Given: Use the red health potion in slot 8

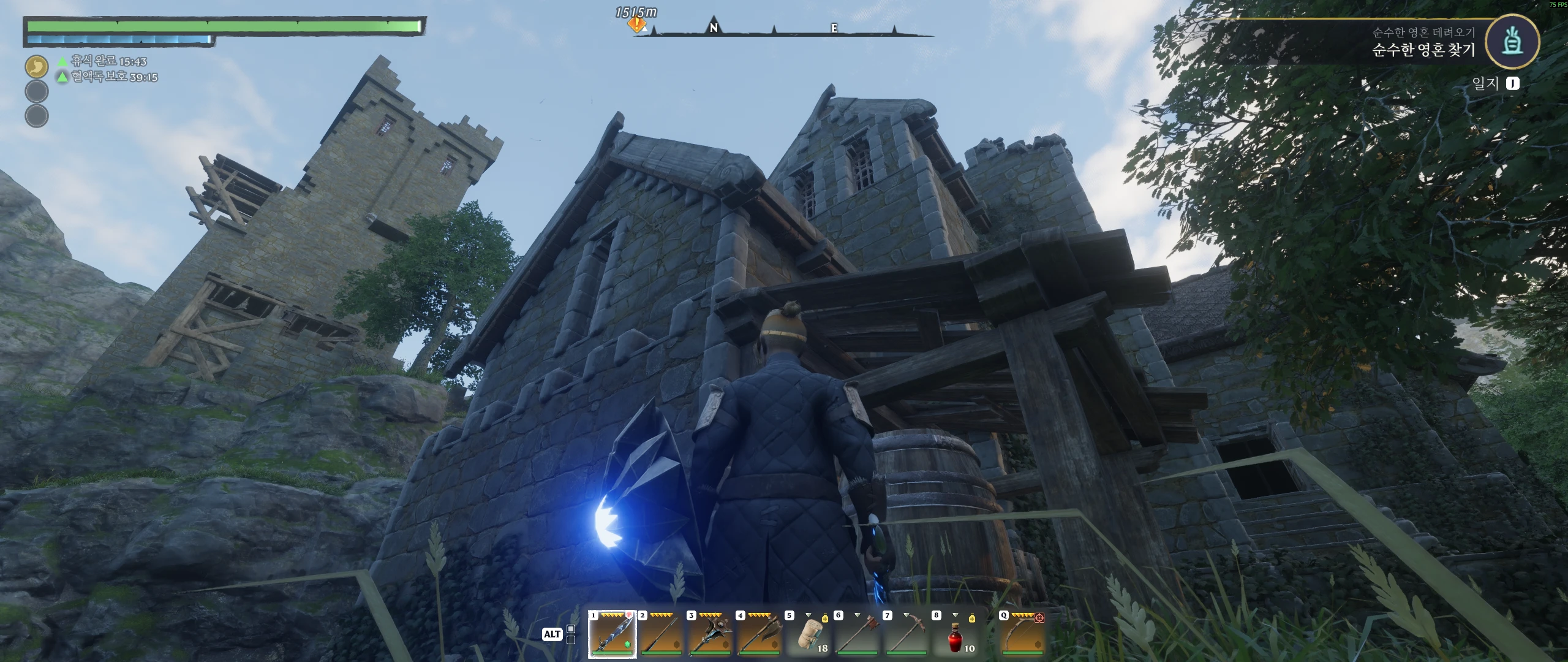Looking at the screenshot, I should (955, 634).
